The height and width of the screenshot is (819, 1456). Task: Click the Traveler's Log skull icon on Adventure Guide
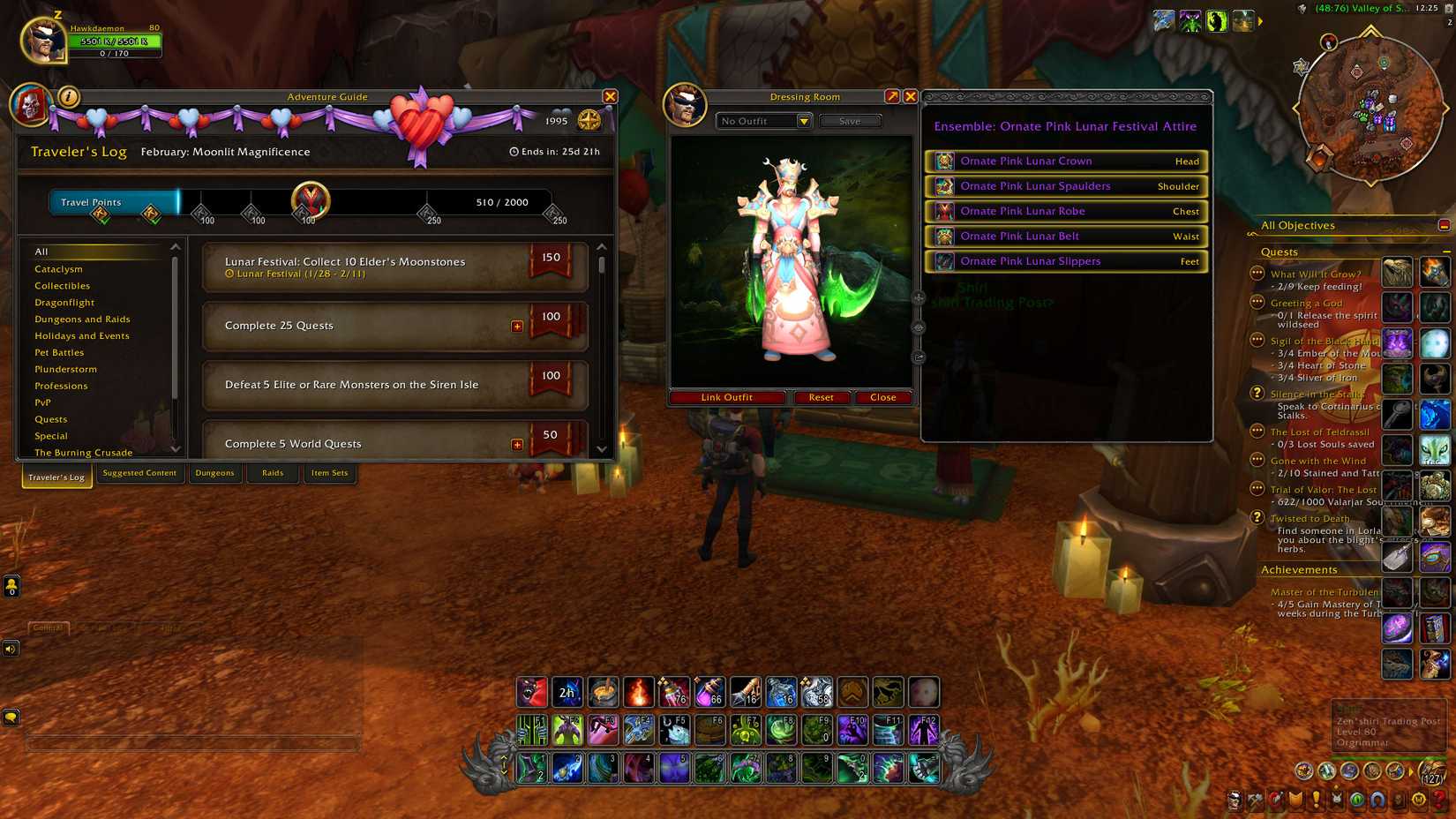point(32,102)
